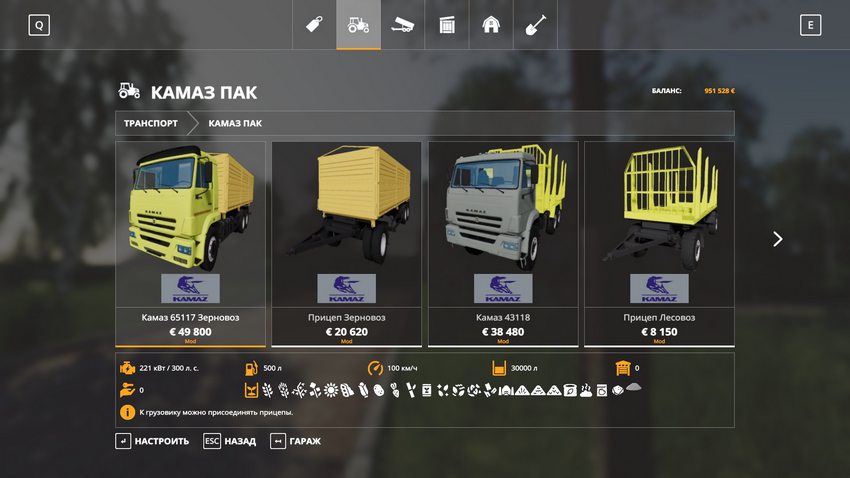Open the price tag shop tab

tap(314, 25)
